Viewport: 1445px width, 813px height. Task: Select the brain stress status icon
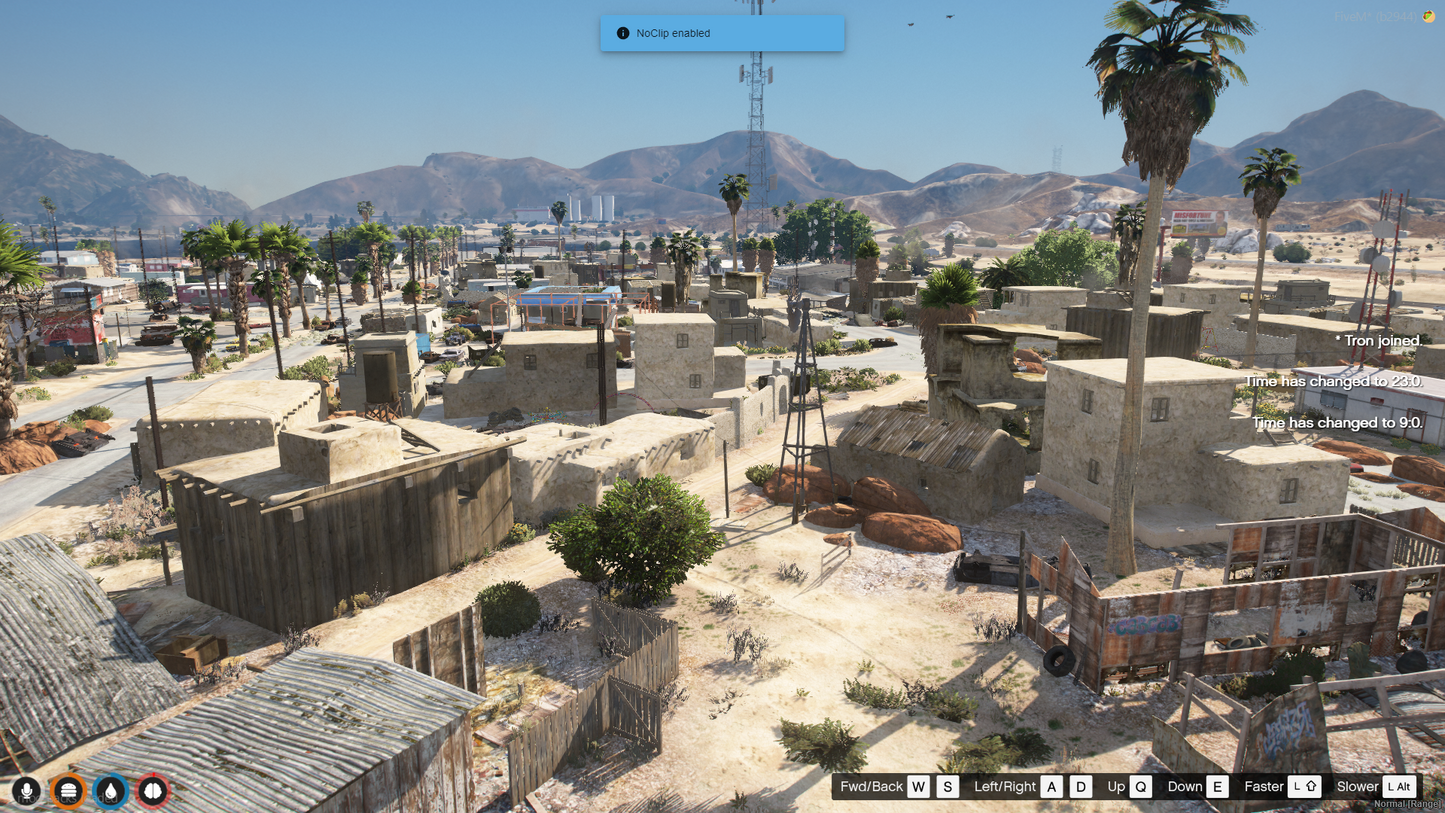pyautogui.click(x=153, y=791)
